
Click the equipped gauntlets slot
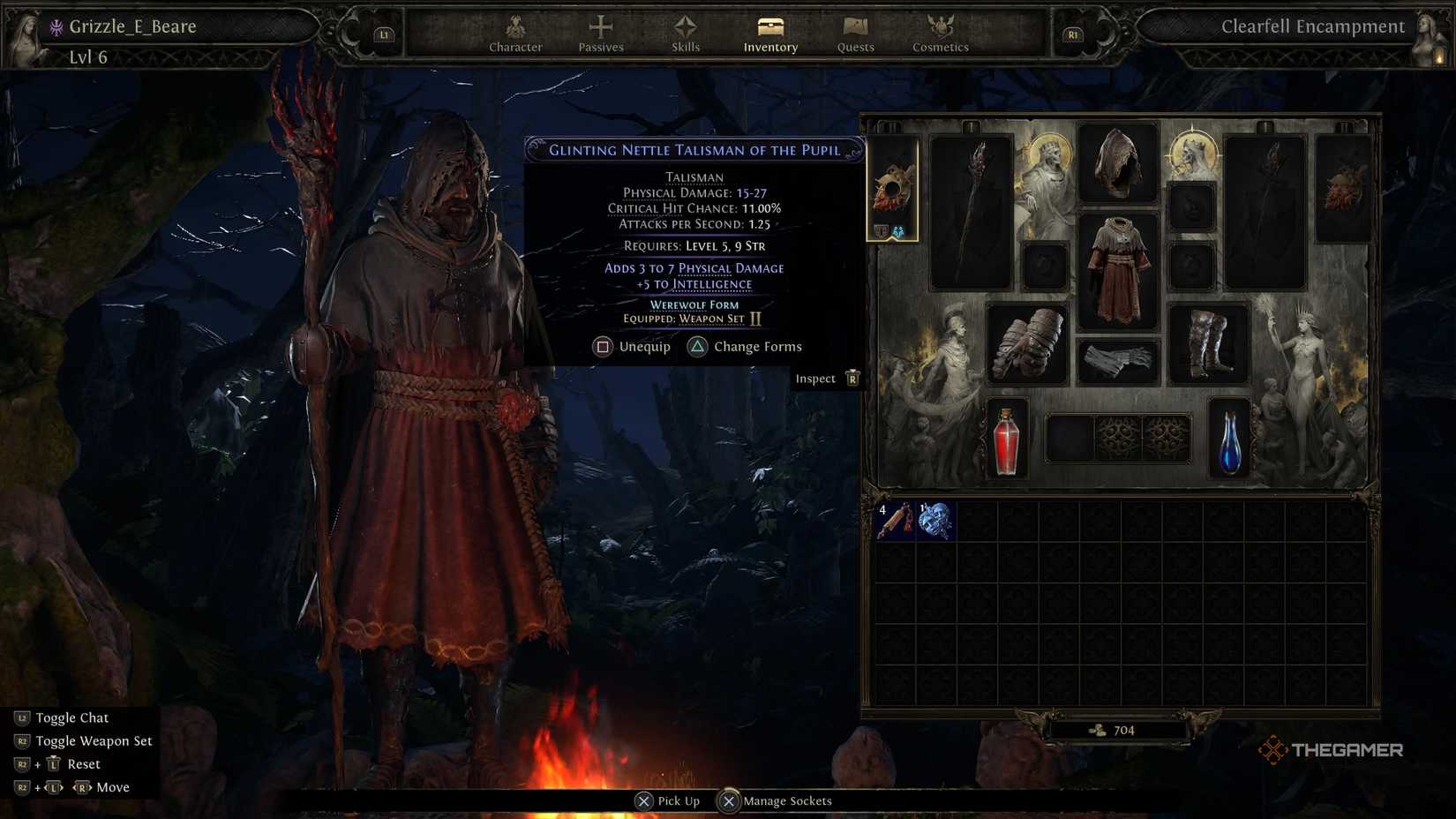[1028, 342]
